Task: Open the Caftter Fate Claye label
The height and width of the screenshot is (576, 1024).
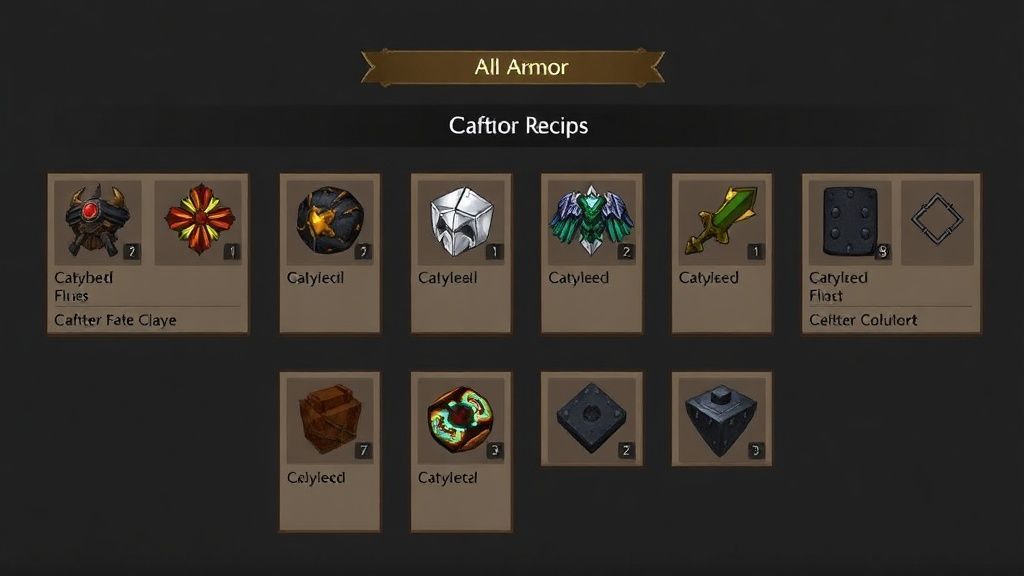Action: (115, 320)
